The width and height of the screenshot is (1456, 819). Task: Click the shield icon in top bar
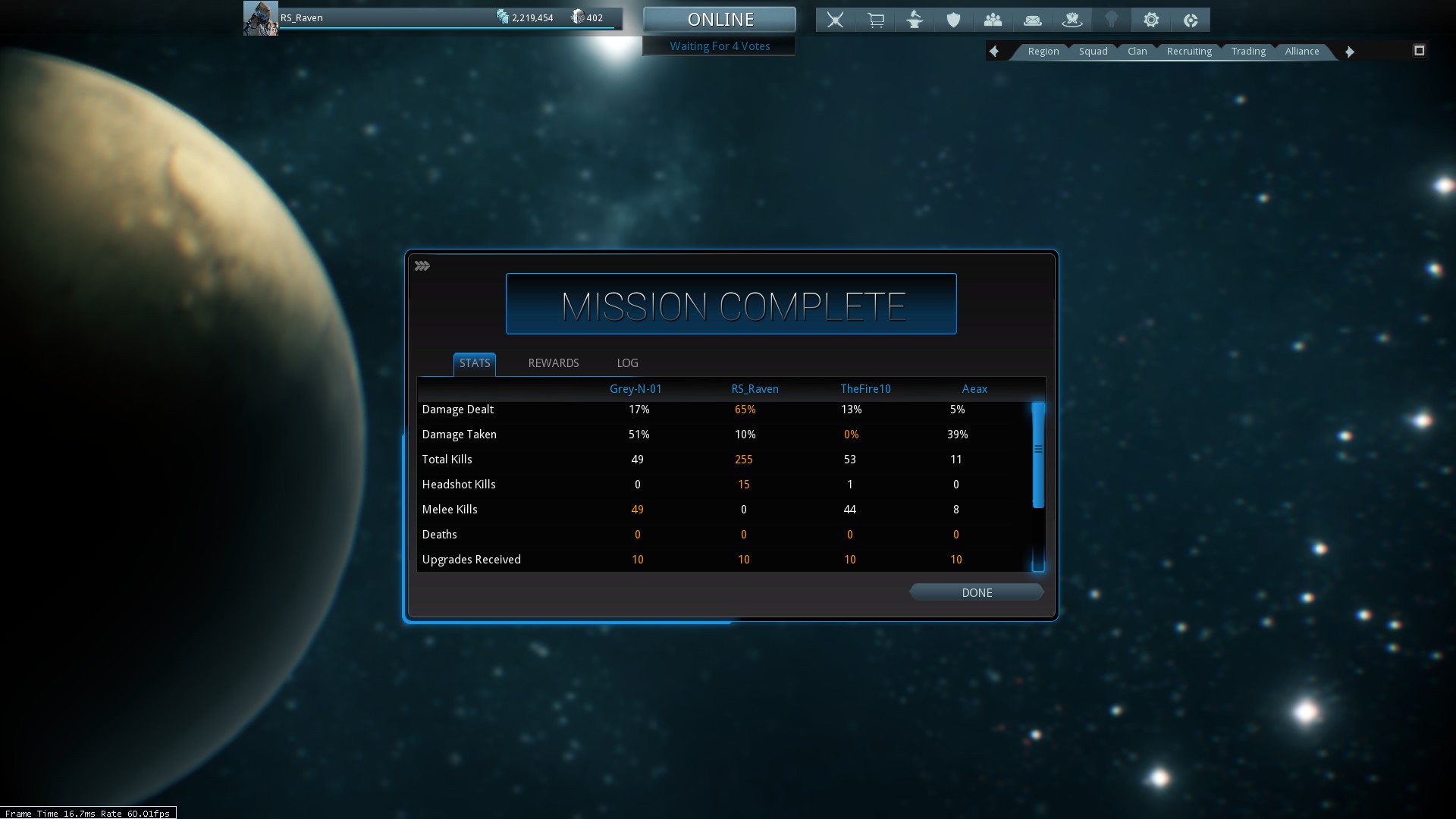(x=953, y=20)
